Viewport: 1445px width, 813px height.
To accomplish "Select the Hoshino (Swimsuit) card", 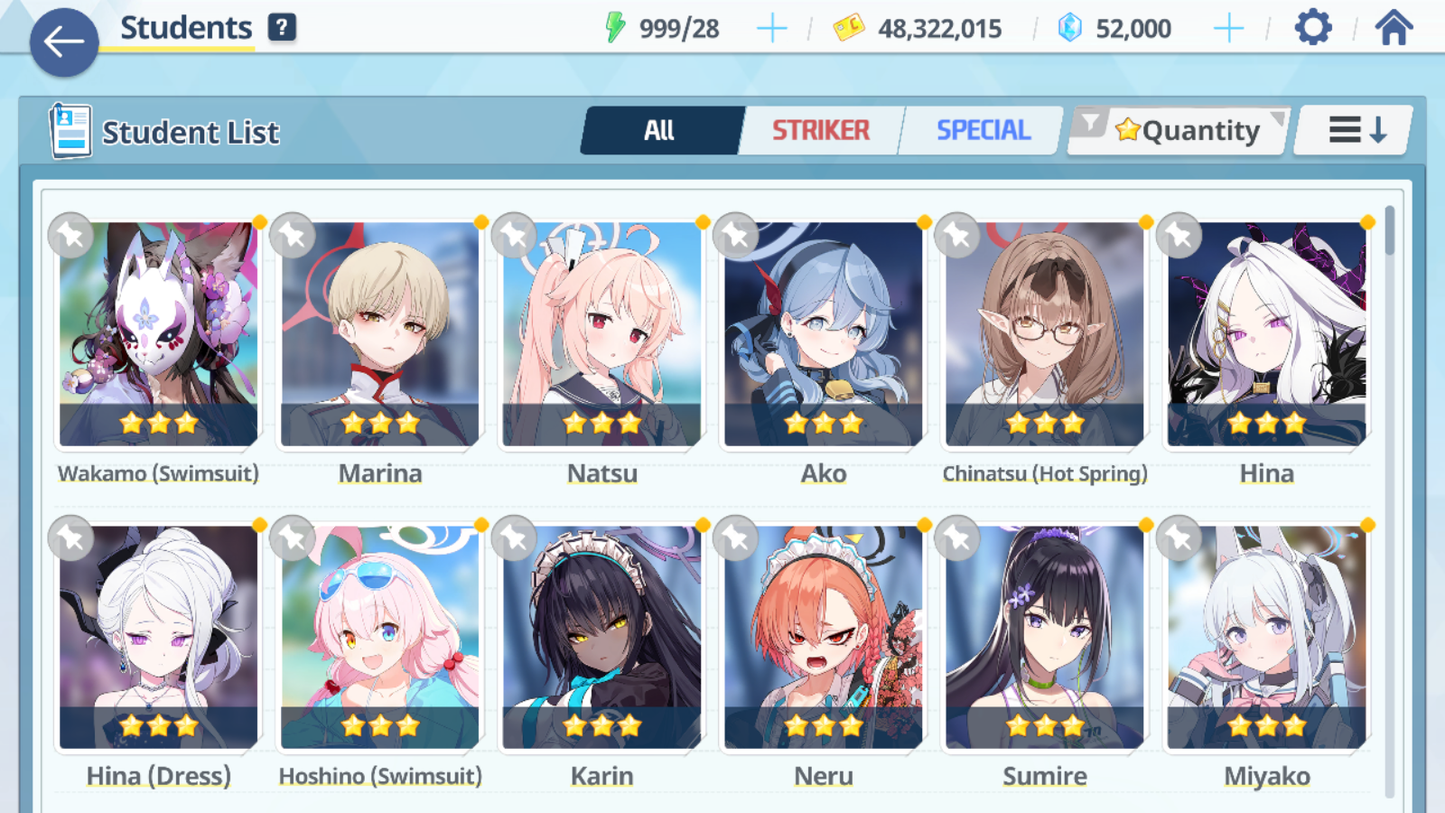I will point(380,638).
